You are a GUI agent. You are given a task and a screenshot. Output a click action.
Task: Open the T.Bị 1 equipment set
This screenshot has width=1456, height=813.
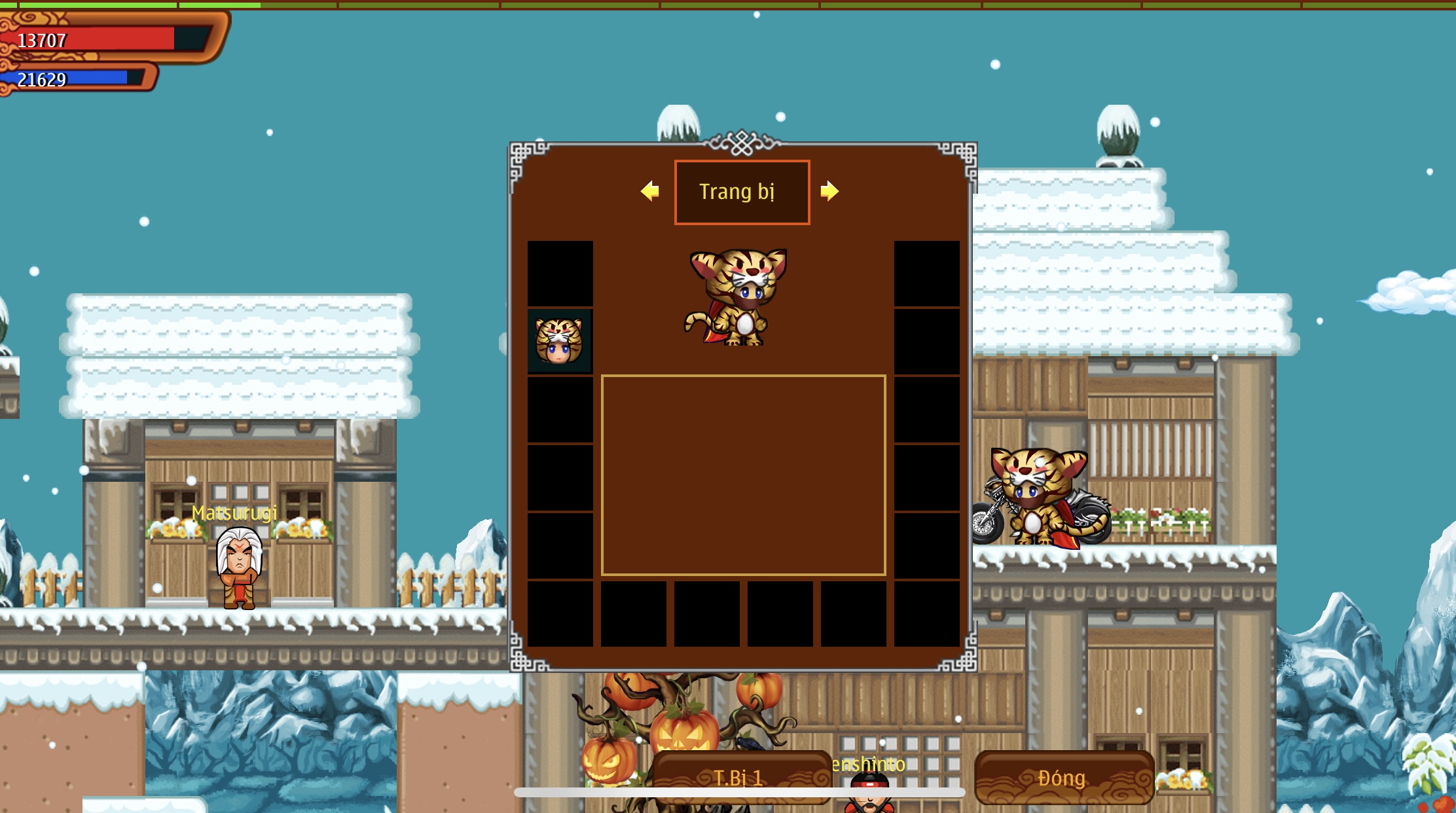742,776
